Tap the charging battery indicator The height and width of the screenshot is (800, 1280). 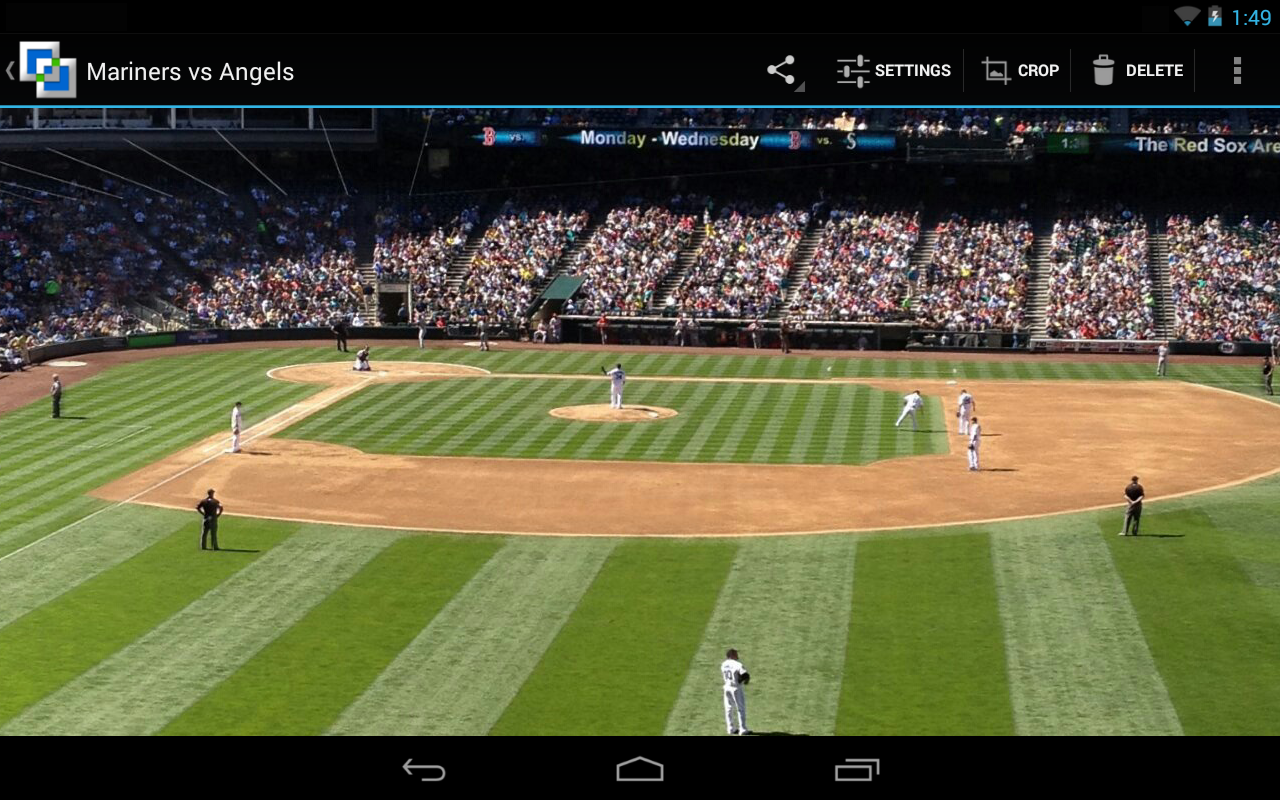(x=1213, y=16)
